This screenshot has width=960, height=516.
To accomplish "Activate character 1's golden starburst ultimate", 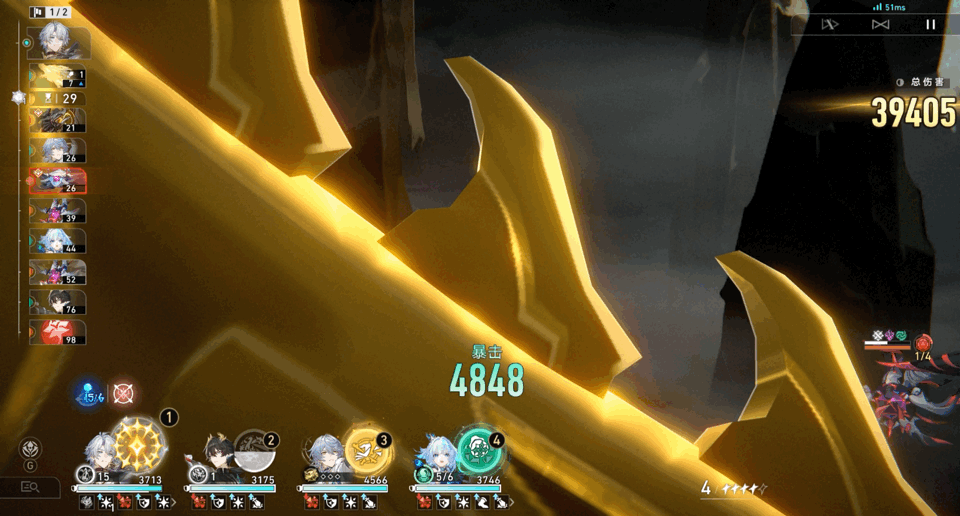I will pyautogui.click(x=140, y=444).
